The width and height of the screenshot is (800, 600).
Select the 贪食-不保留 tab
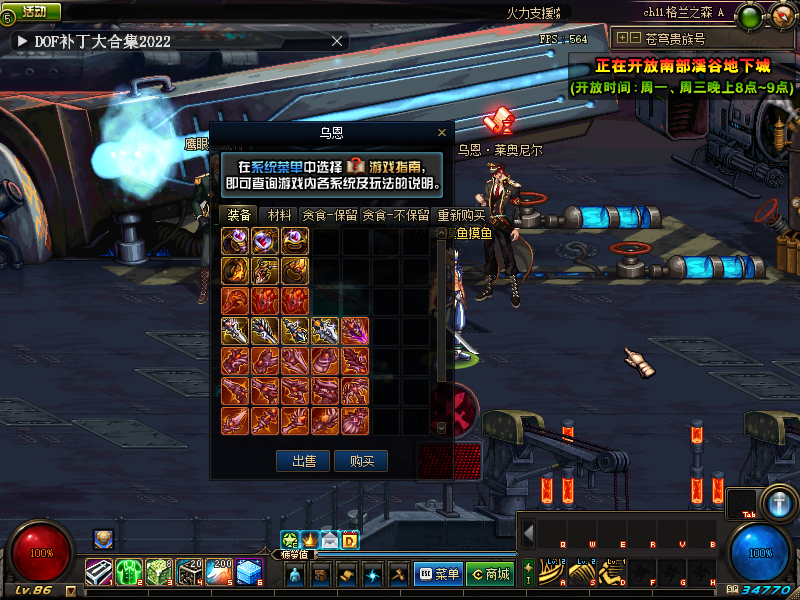click(395, 215)
